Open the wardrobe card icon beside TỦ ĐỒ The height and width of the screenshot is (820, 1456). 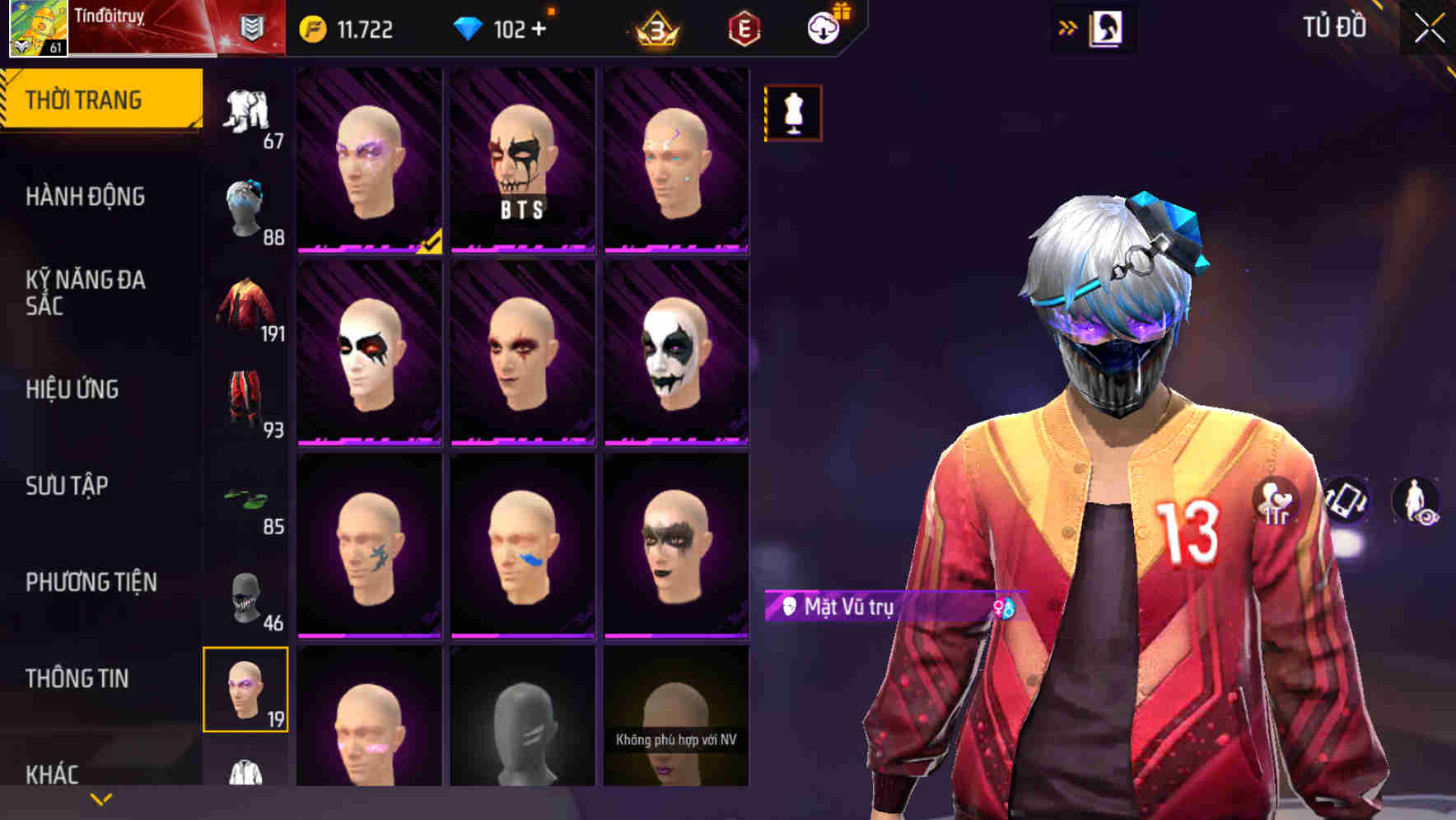pos(1104,27)
